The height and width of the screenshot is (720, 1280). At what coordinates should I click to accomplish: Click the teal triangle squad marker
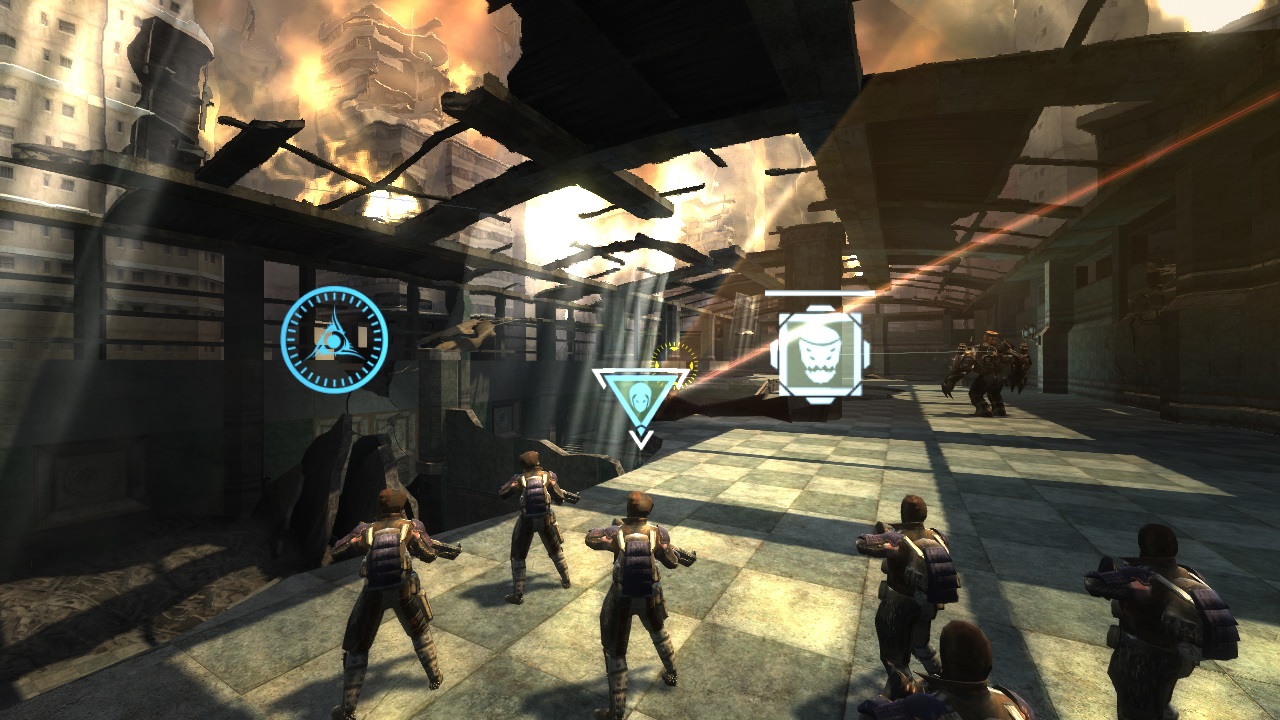tap(640, 395)
